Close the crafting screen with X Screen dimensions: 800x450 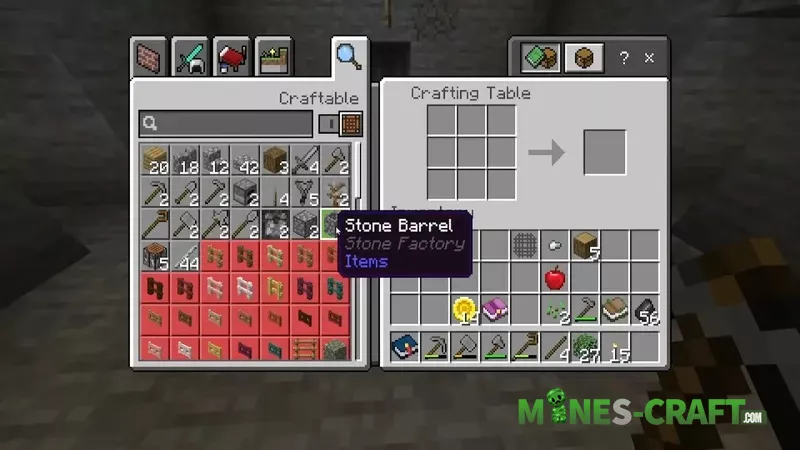tap(649, 58)
